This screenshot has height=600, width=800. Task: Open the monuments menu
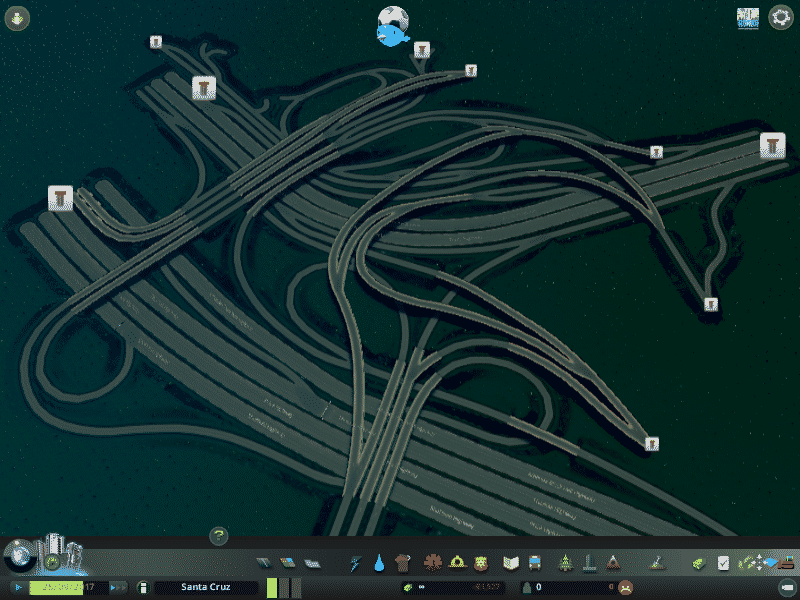point(614,563)
